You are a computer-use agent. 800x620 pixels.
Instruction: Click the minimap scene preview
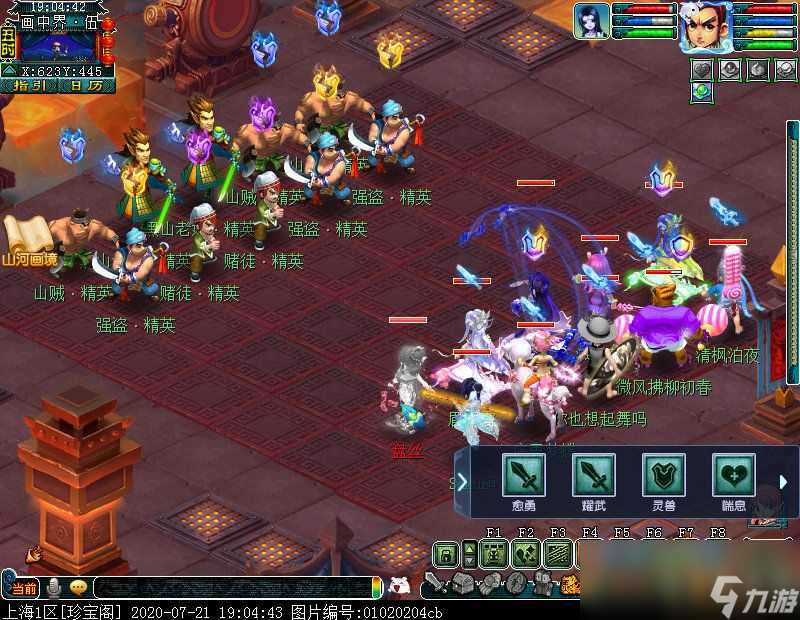58,45
